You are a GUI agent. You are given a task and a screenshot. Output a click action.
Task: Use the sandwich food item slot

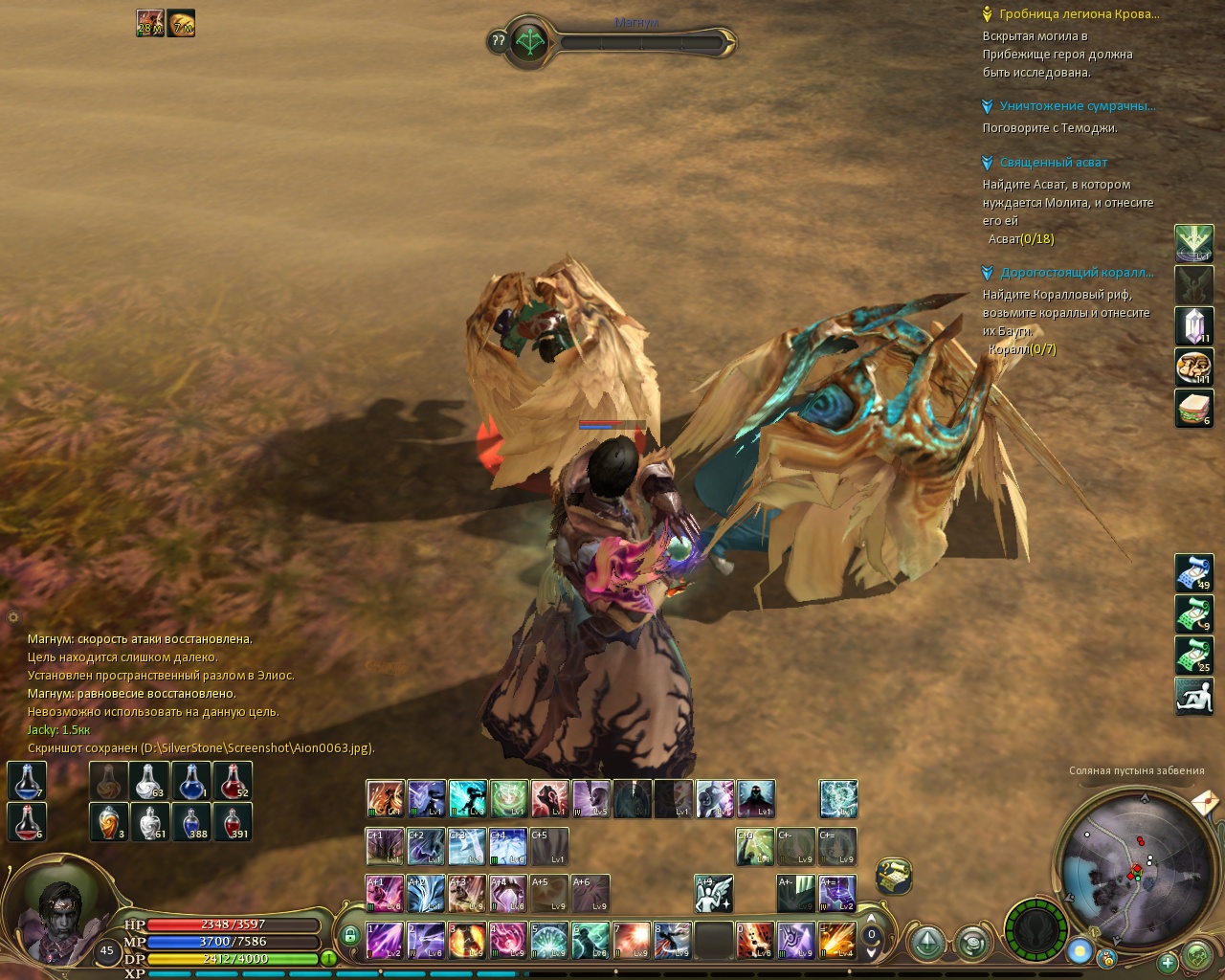click(x=1193, y=409)
